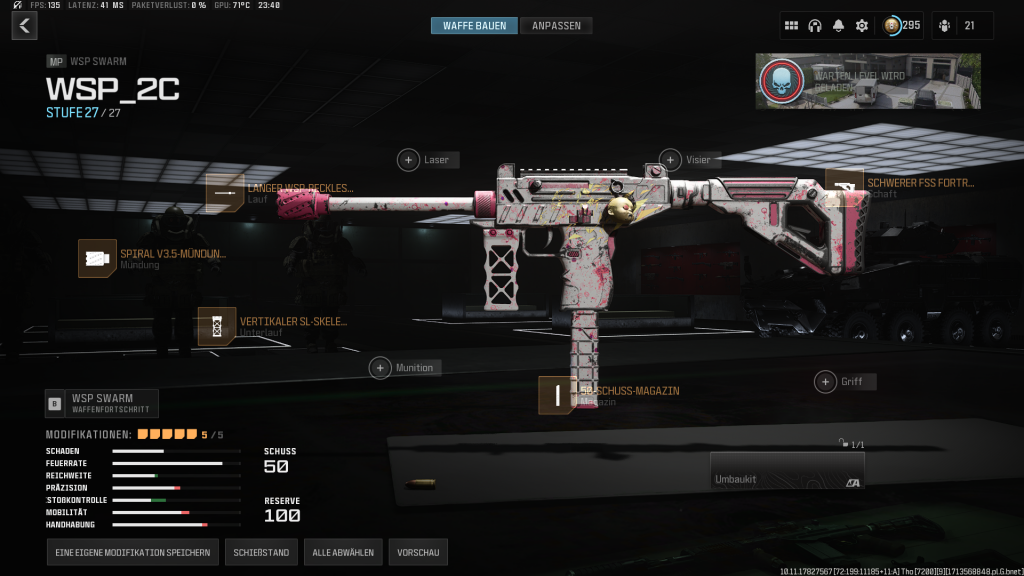Open the grid menu icon
Viewport: 1024px width, 576px height.
(x=791, y=26)
